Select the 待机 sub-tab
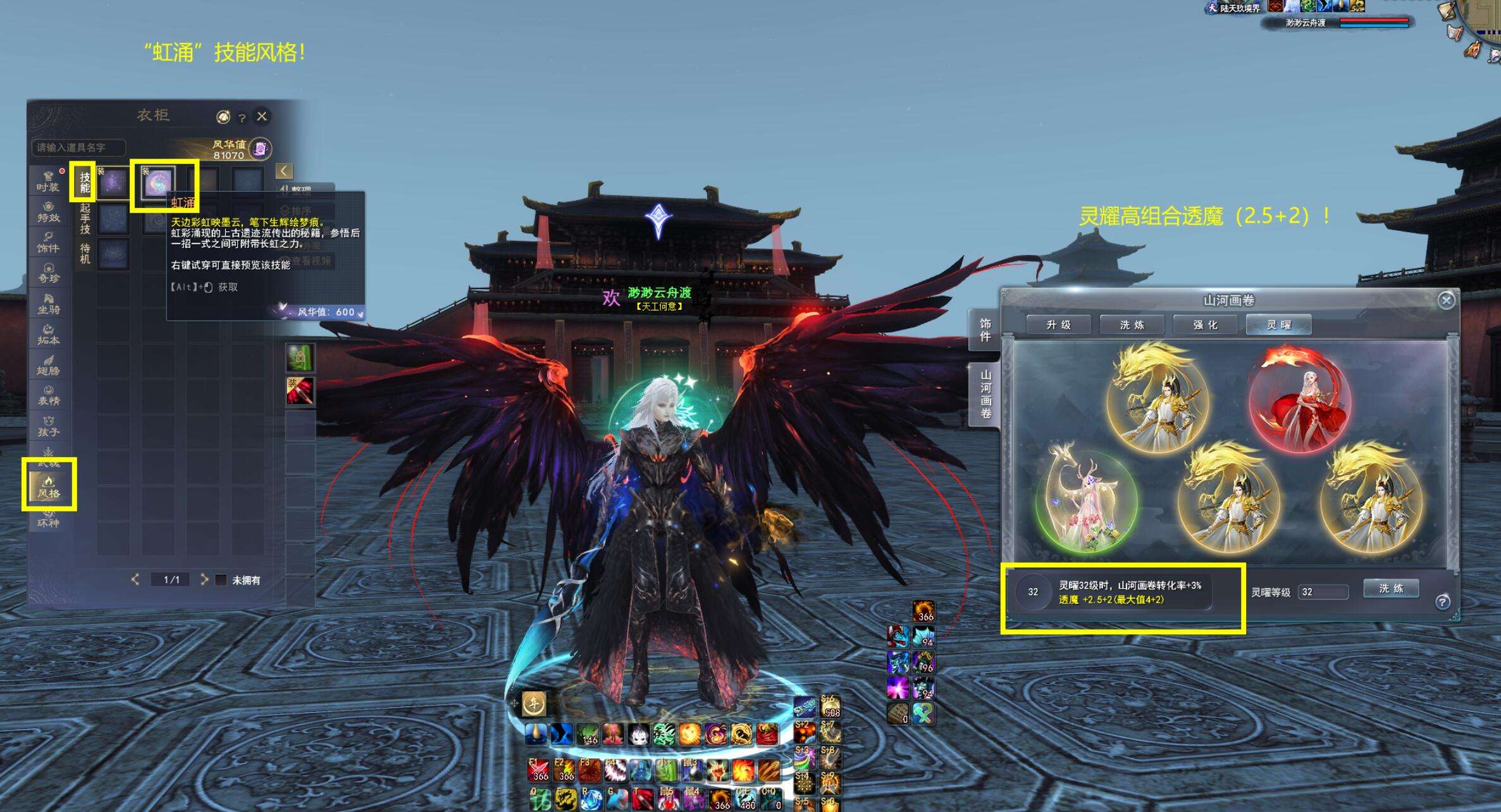This screenshot has width=1501, height=812. pos(85,254)
